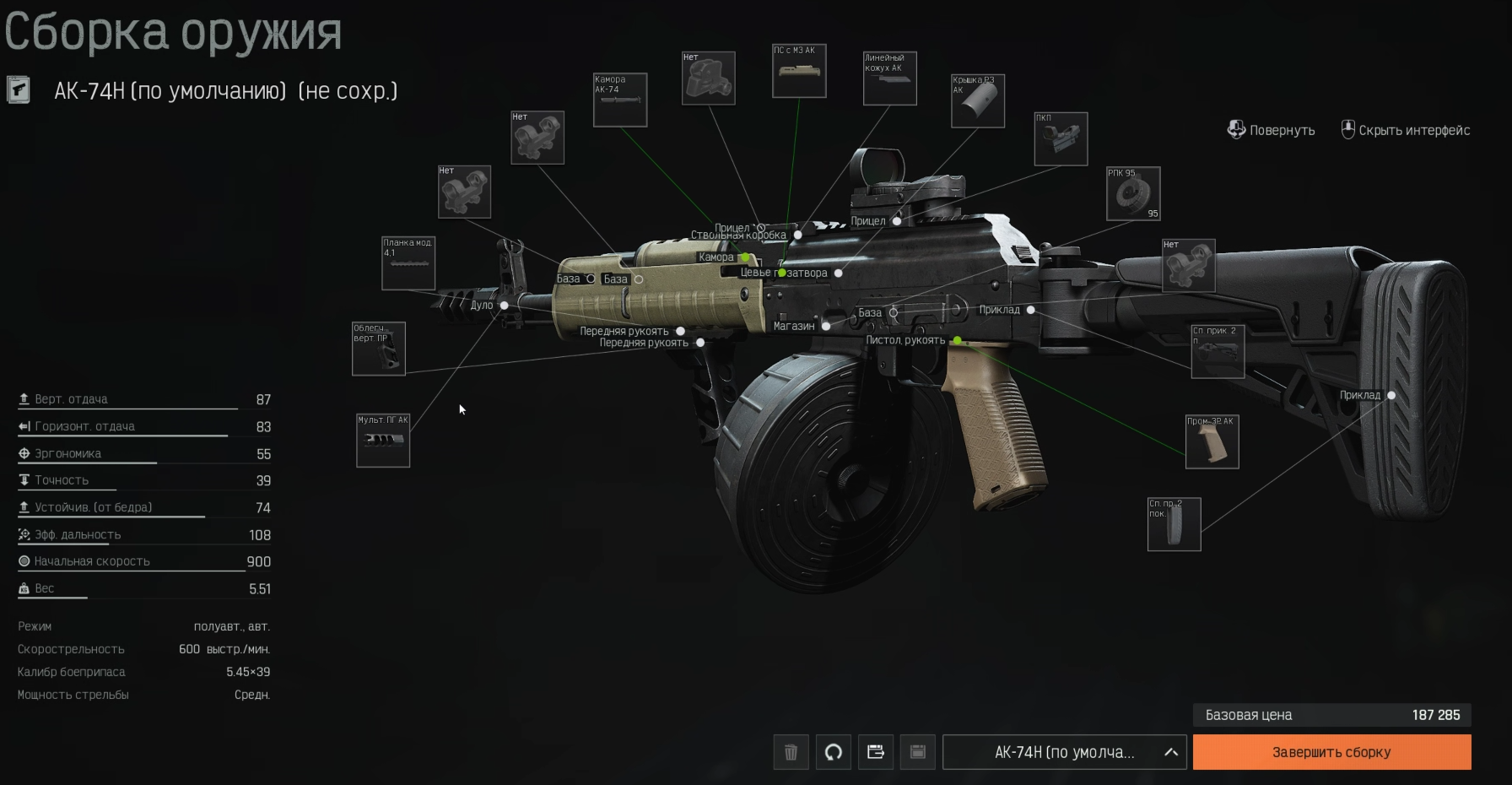Select the Камора АК-74 gas block slot
1512x785 pixels.
(x=620, y=100)
